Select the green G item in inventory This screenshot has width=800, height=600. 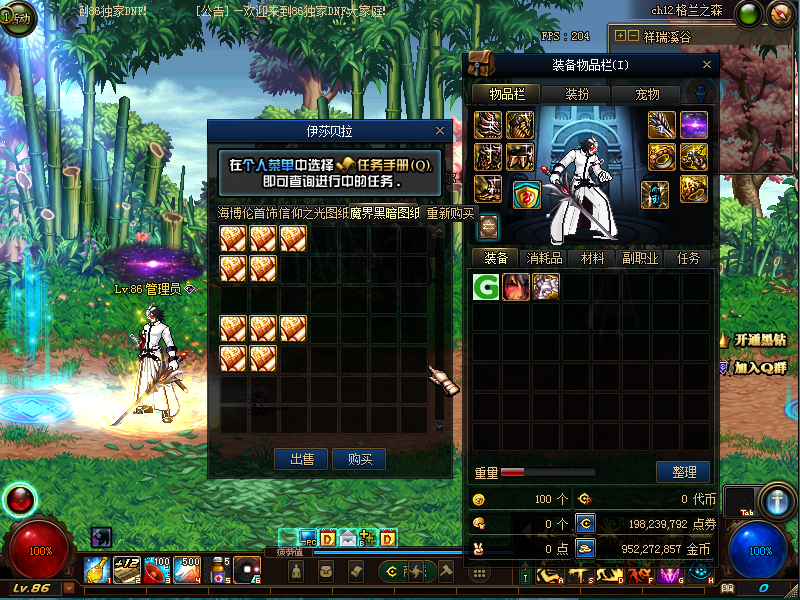coord(487,287)
